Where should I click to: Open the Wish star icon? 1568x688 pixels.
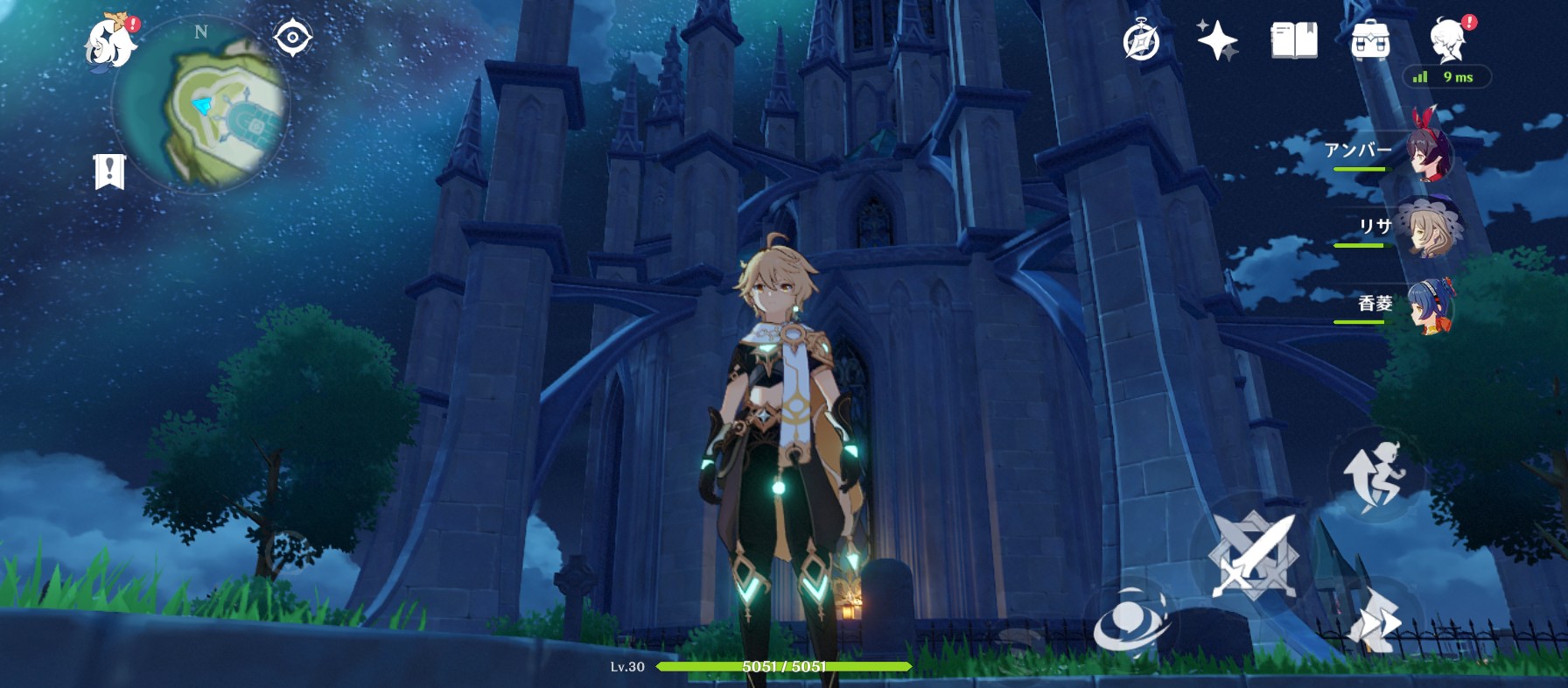(1217, 40)
